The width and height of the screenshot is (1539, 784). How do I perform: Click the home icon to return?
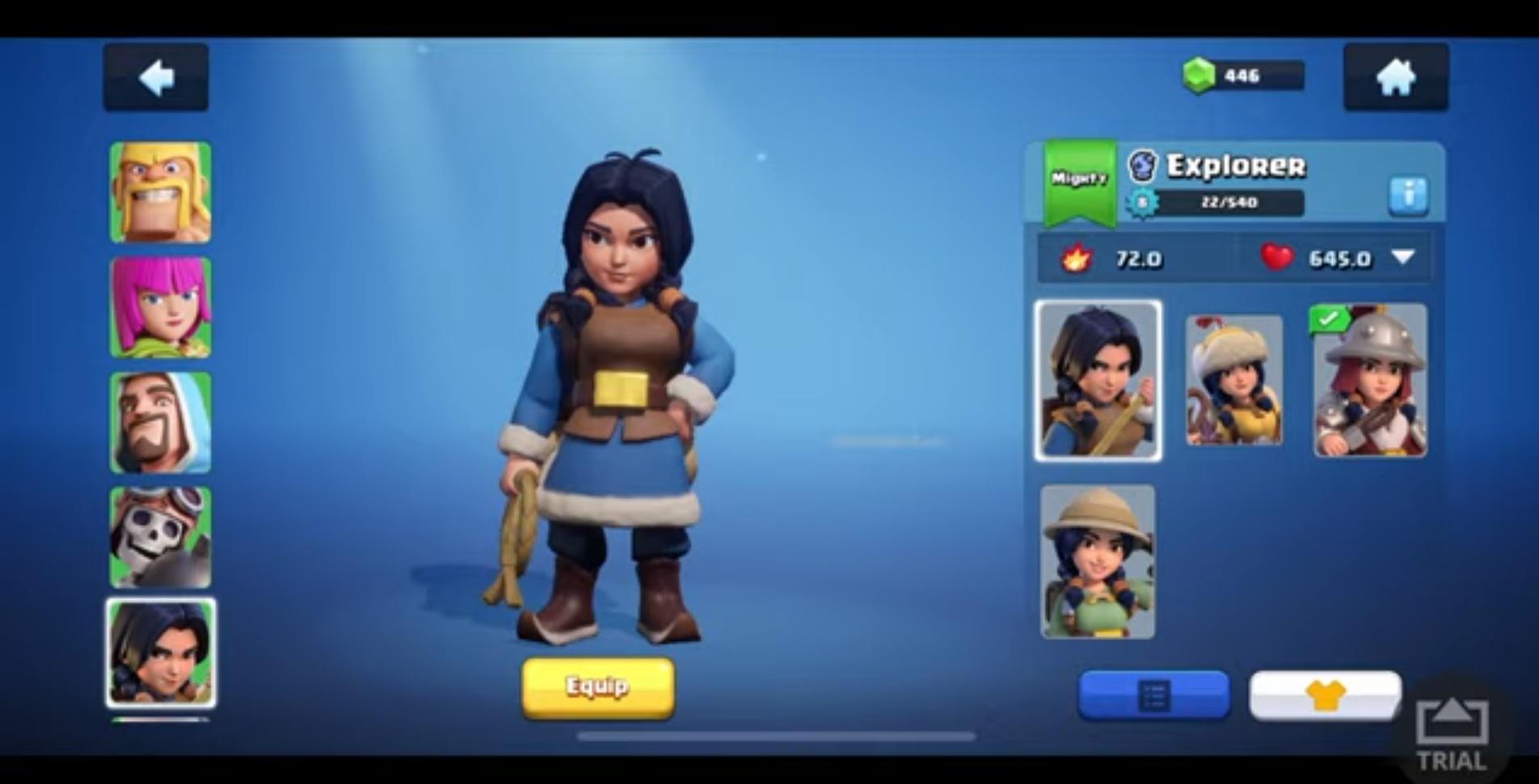coord(1394,77)
